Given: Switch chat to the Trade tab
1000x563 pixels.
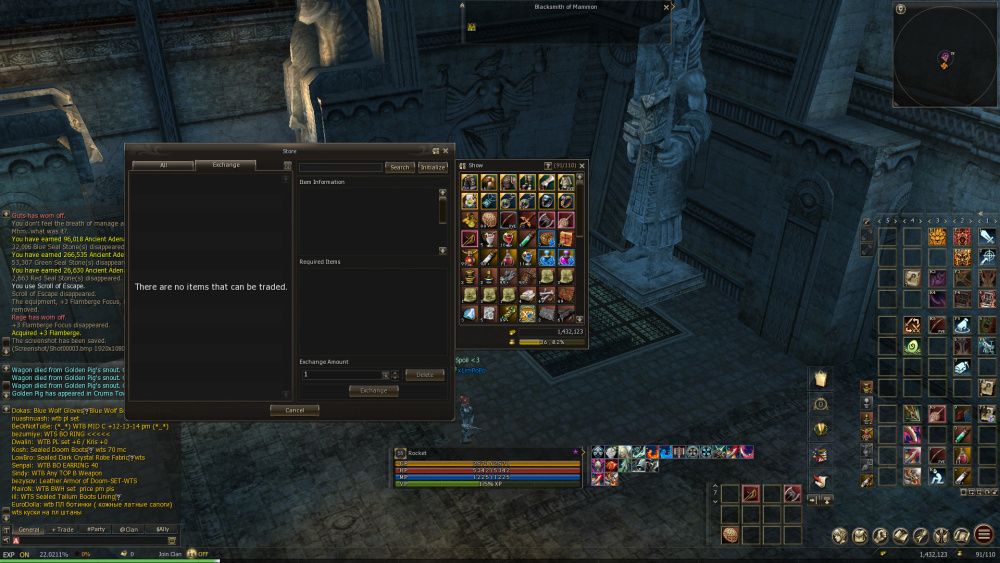Looking at the screenshot, I should [x=63, y=529].
